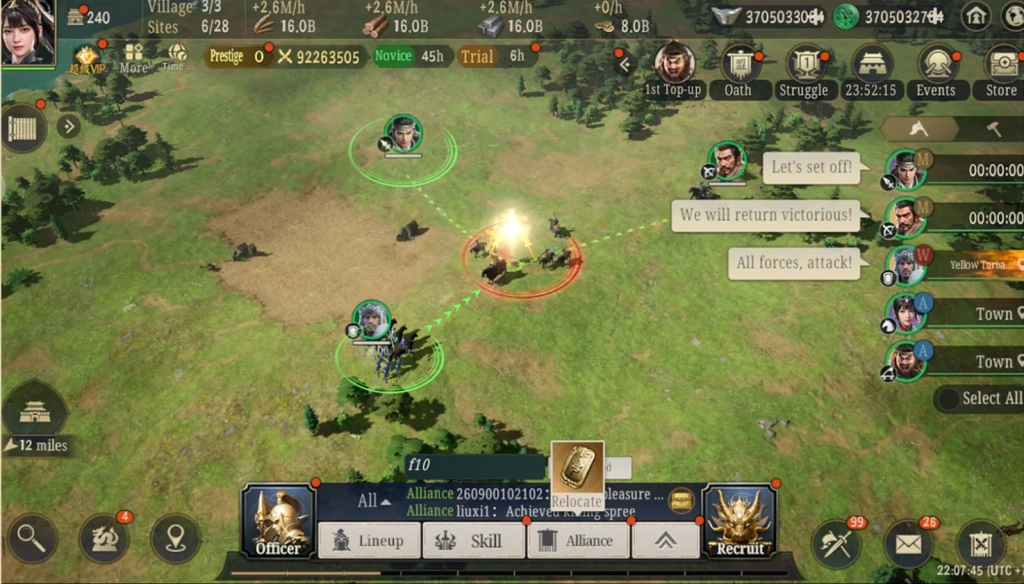1024x584 pixels.
Task: Open the Alliance panel
Action: pyautogui.click(x=577, y=541)
